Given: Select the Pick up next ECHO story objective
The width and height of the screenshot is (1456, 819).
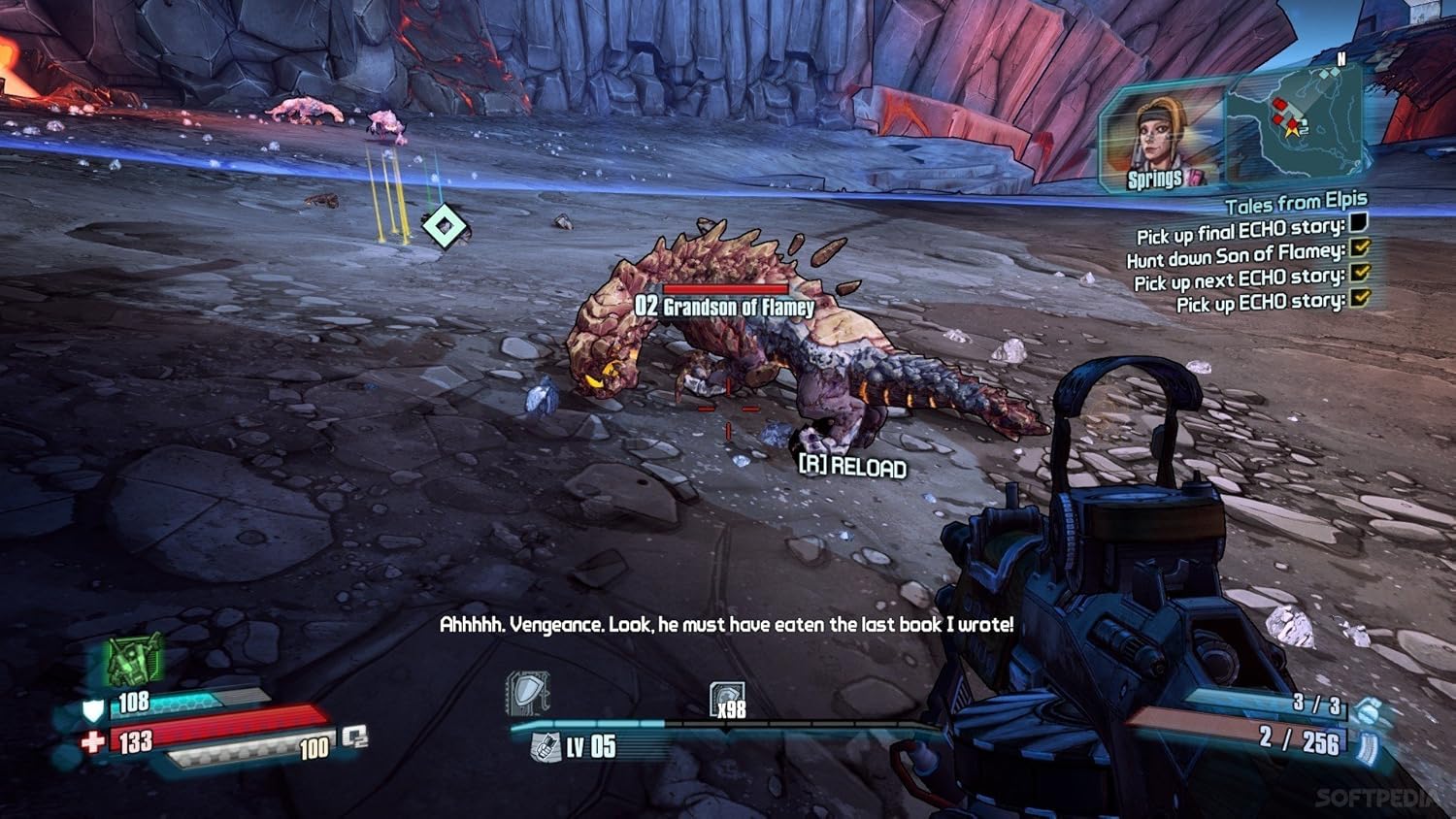Looking at the screenshot, I should [x=1239, y=279].
